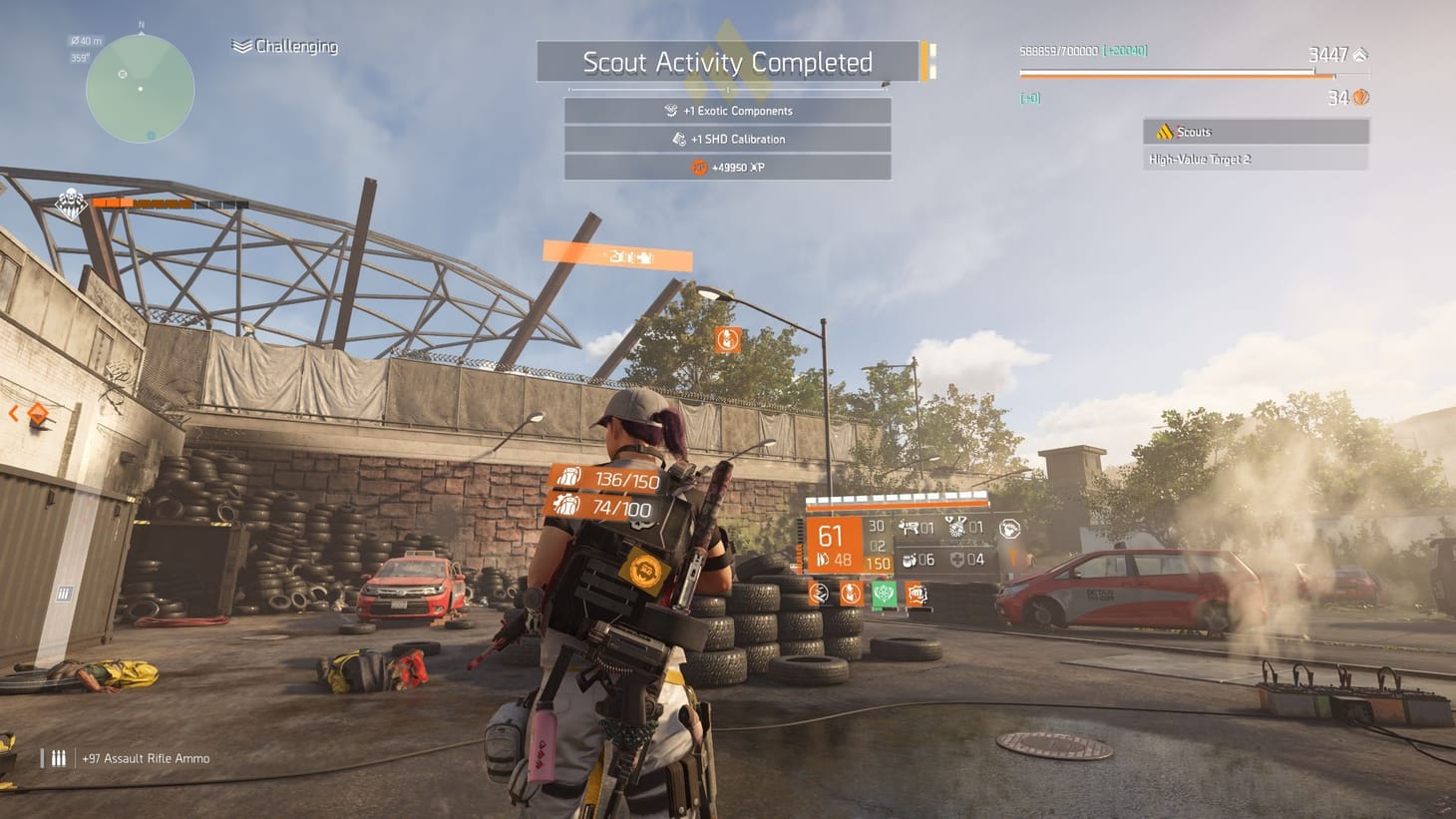This screenshot has width=1456, height=819.
Task: Click the +1 SHD Calibration reward row
Action: click(728, 139)
